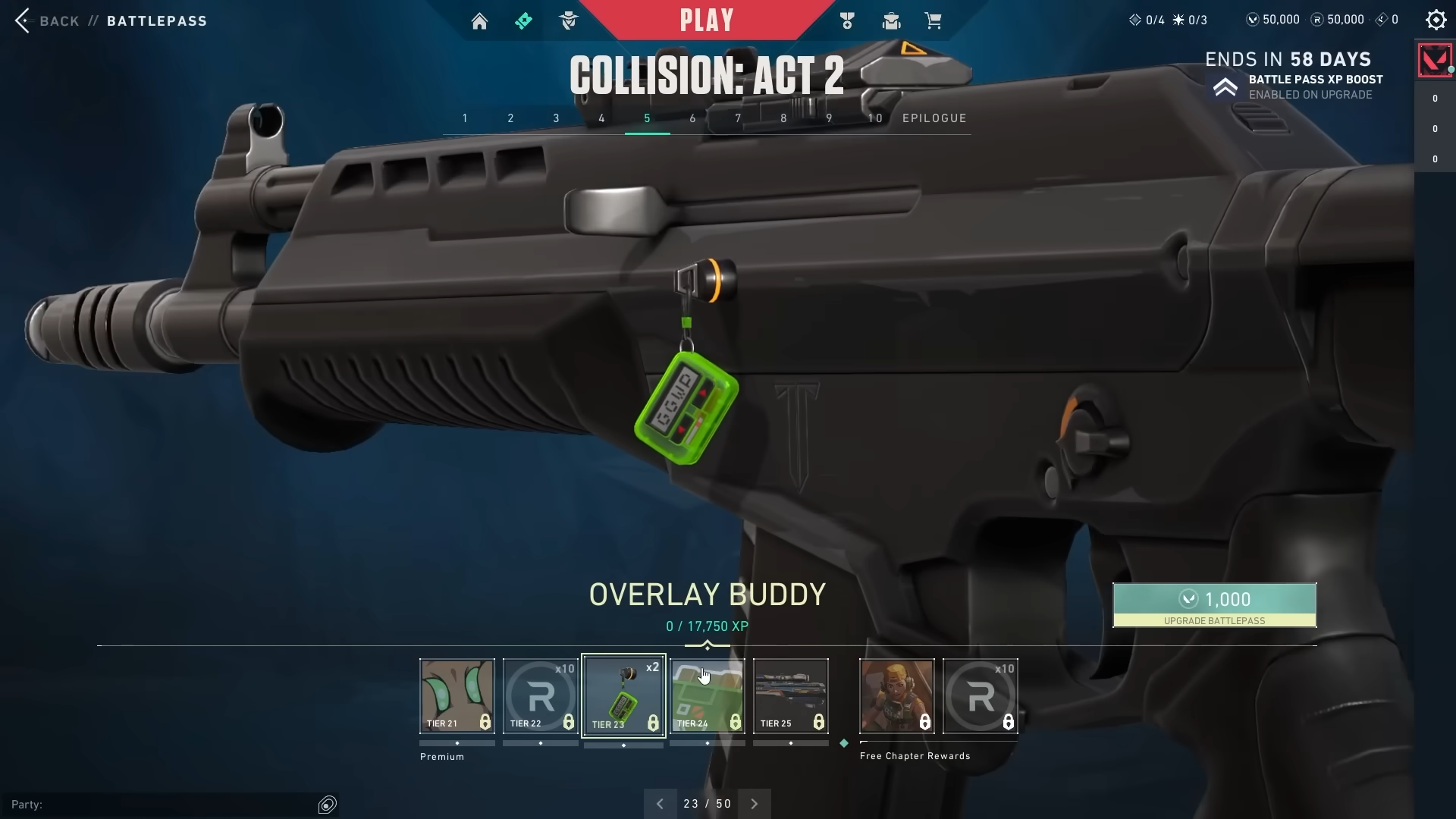Click the Home icon in top navigation
This screenshot has width=1456, height=819.
coord(479,20)
